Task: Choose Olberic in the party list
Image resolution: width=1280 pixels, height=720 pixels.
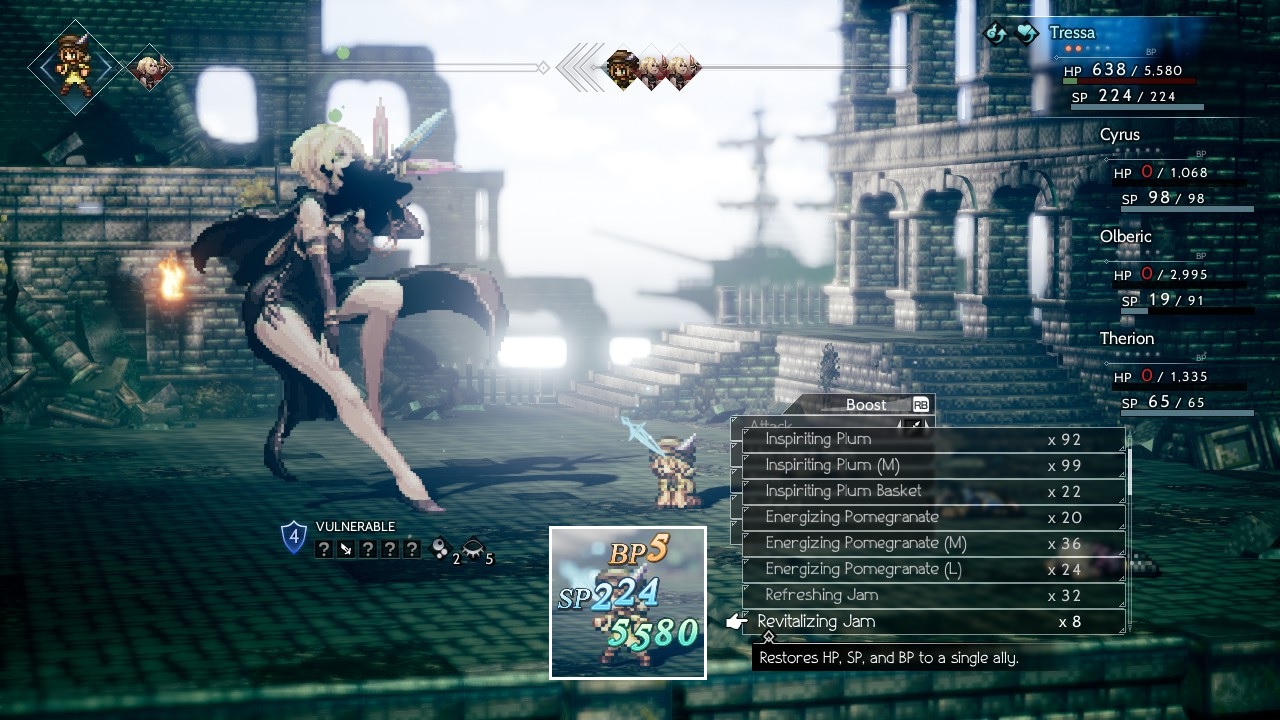Action: [1170, 272]
